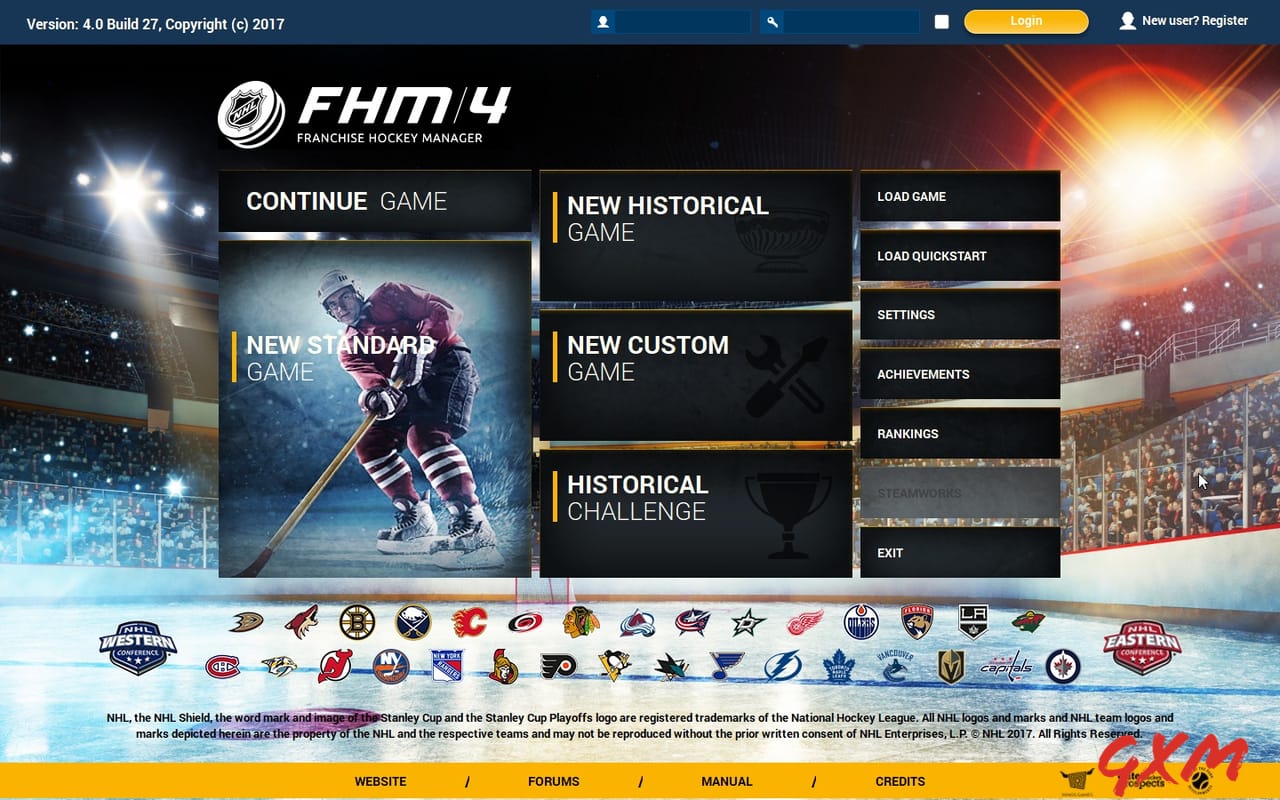Click the Chicago Blackhawks logo
Image resolution: width=1280 pixels, height=800 pixels.
[x=583, y=622]
